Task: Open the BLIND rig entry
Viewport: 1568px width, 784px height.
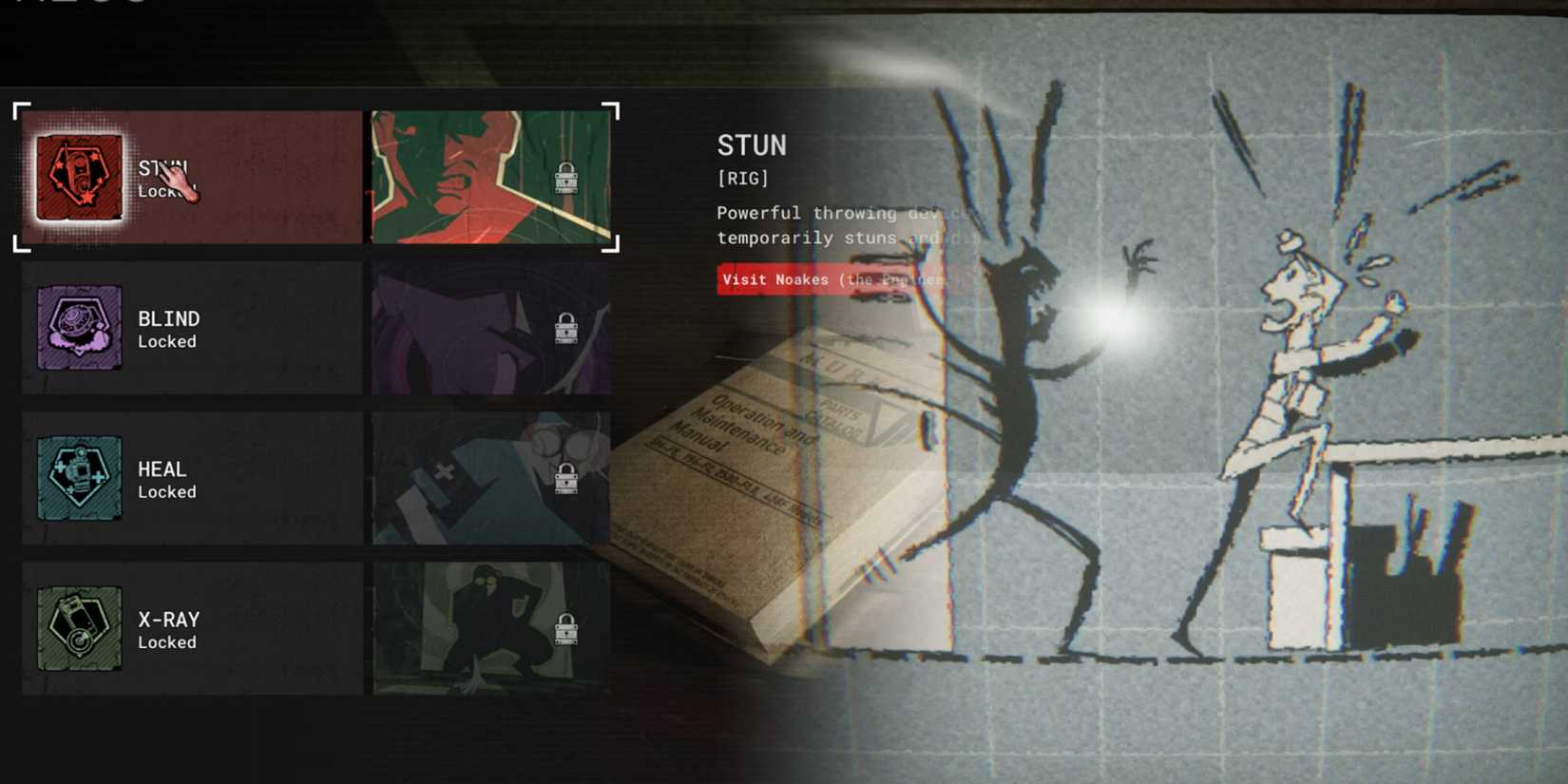Action: pyautogui.click(x=190, y=328)
